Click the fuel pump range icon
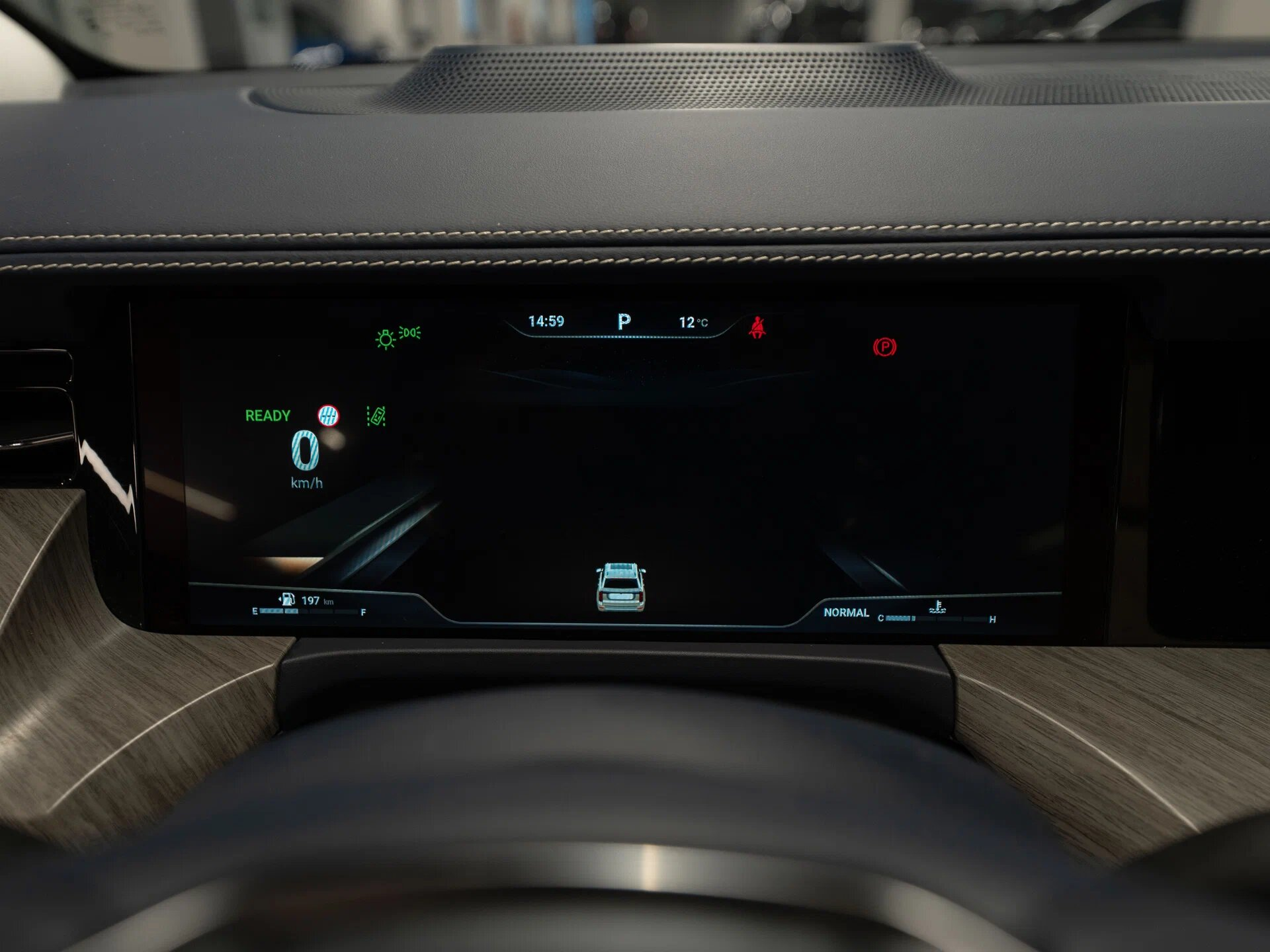The image size is (1270, 952). click(287, 600)
